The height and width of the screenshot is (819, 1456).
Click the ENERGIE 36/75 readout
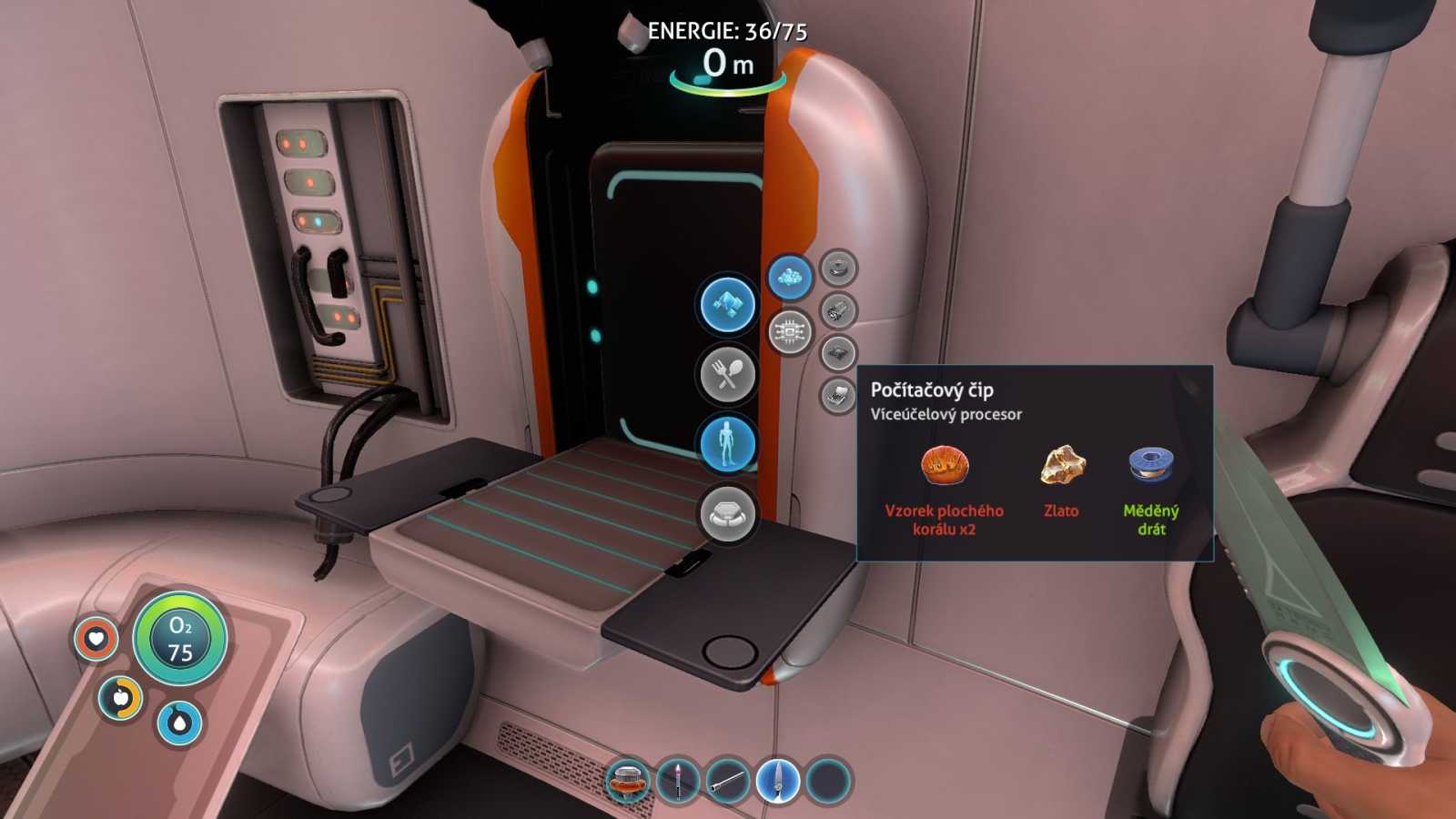click(727, 29)
